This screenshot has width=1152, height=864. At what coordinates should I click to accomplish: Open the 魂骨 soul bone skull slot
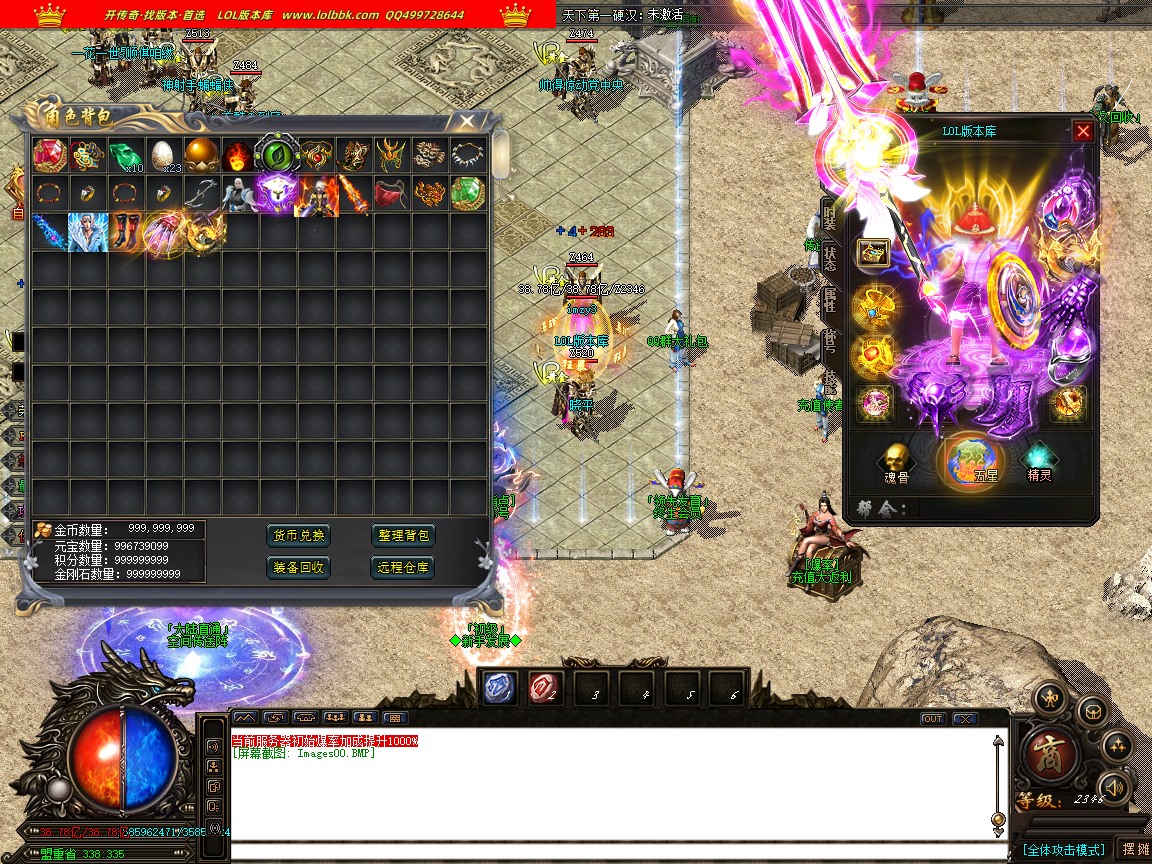click(x=895, y=461)
